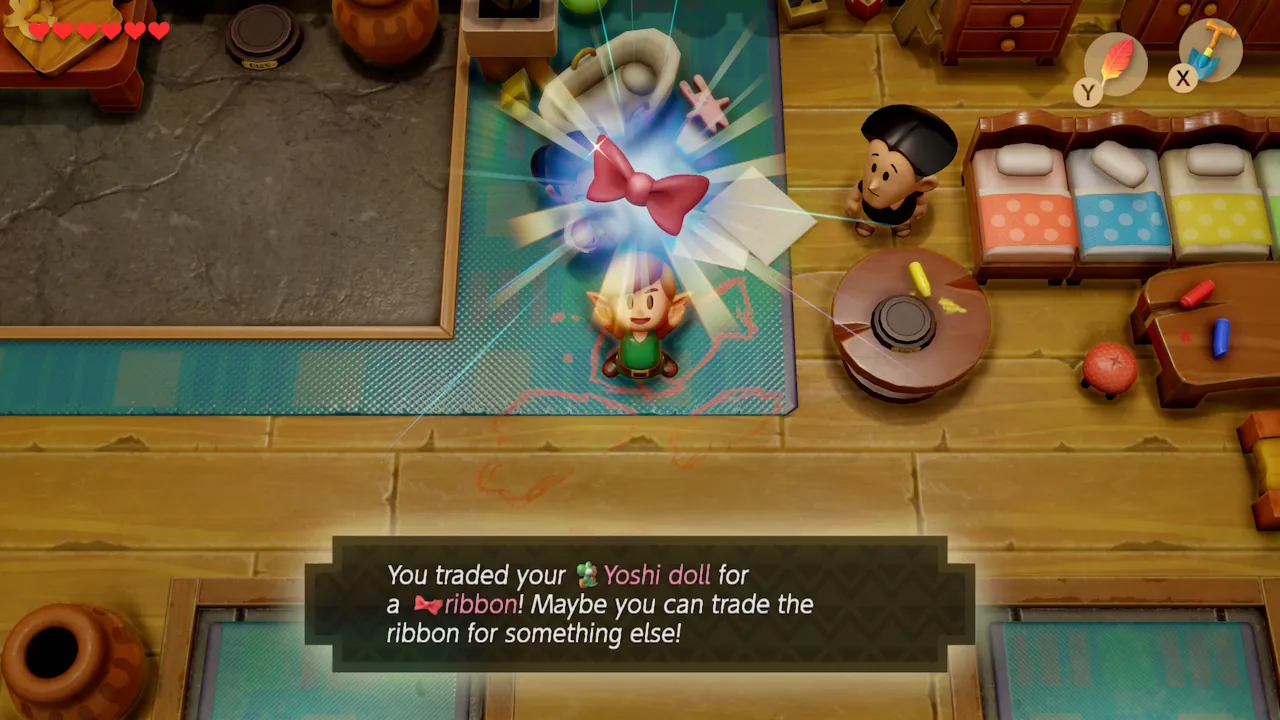Click the first full heart in the health meter
Image resolution: width=1280 pixels, height=720 pixels.
[41, 30]
